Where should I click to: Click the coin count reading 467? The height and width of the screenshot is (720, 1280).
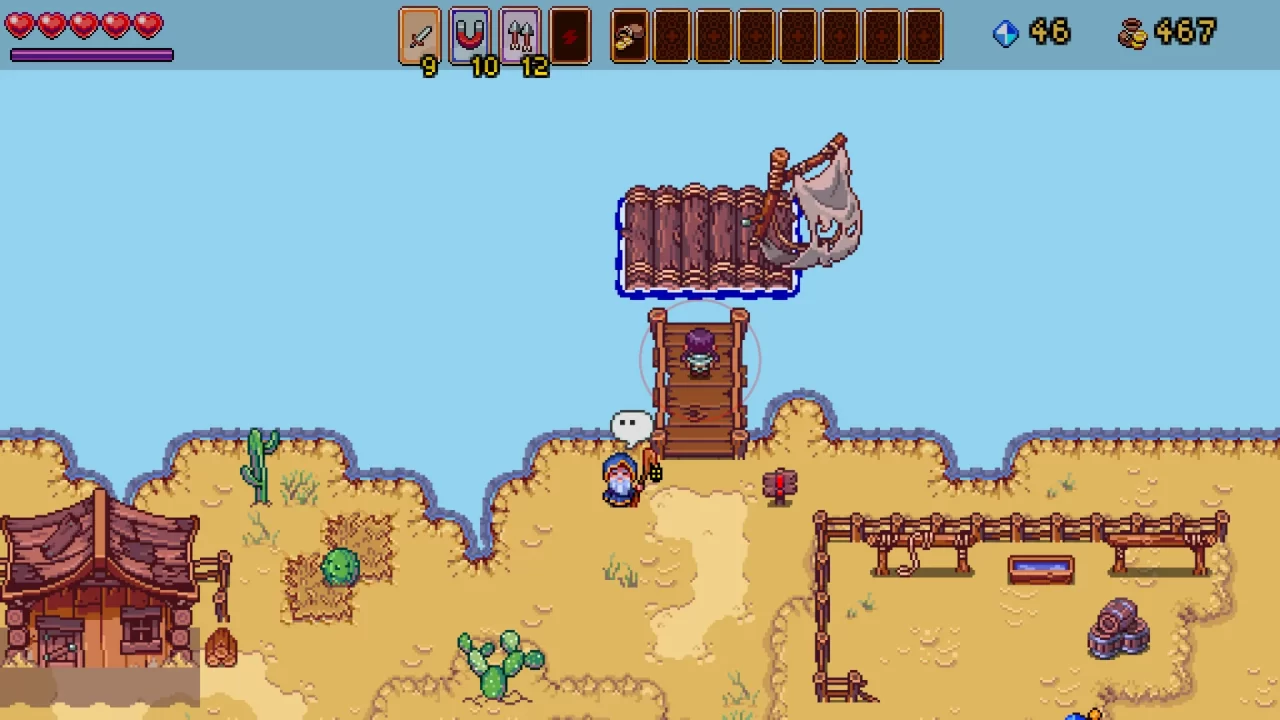click(1184, 33)
